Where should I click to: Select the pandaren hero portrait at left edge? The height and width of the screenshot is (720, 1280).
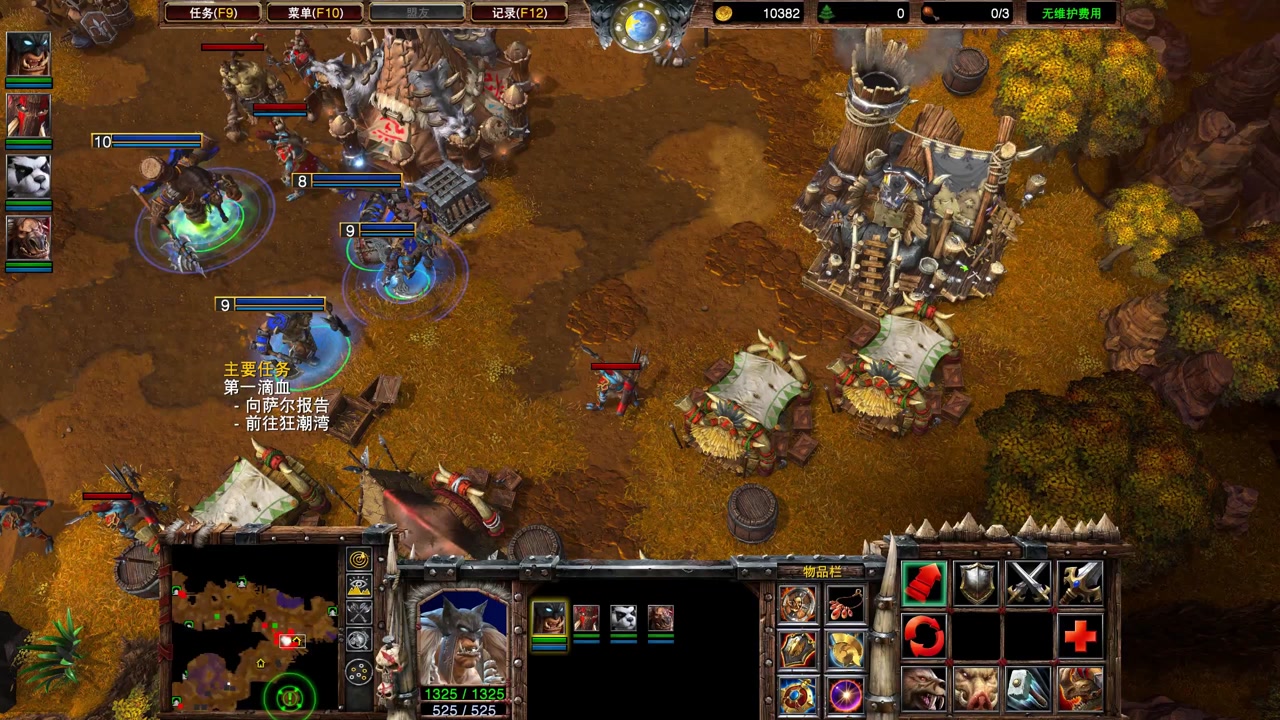[x=28, y=176]
